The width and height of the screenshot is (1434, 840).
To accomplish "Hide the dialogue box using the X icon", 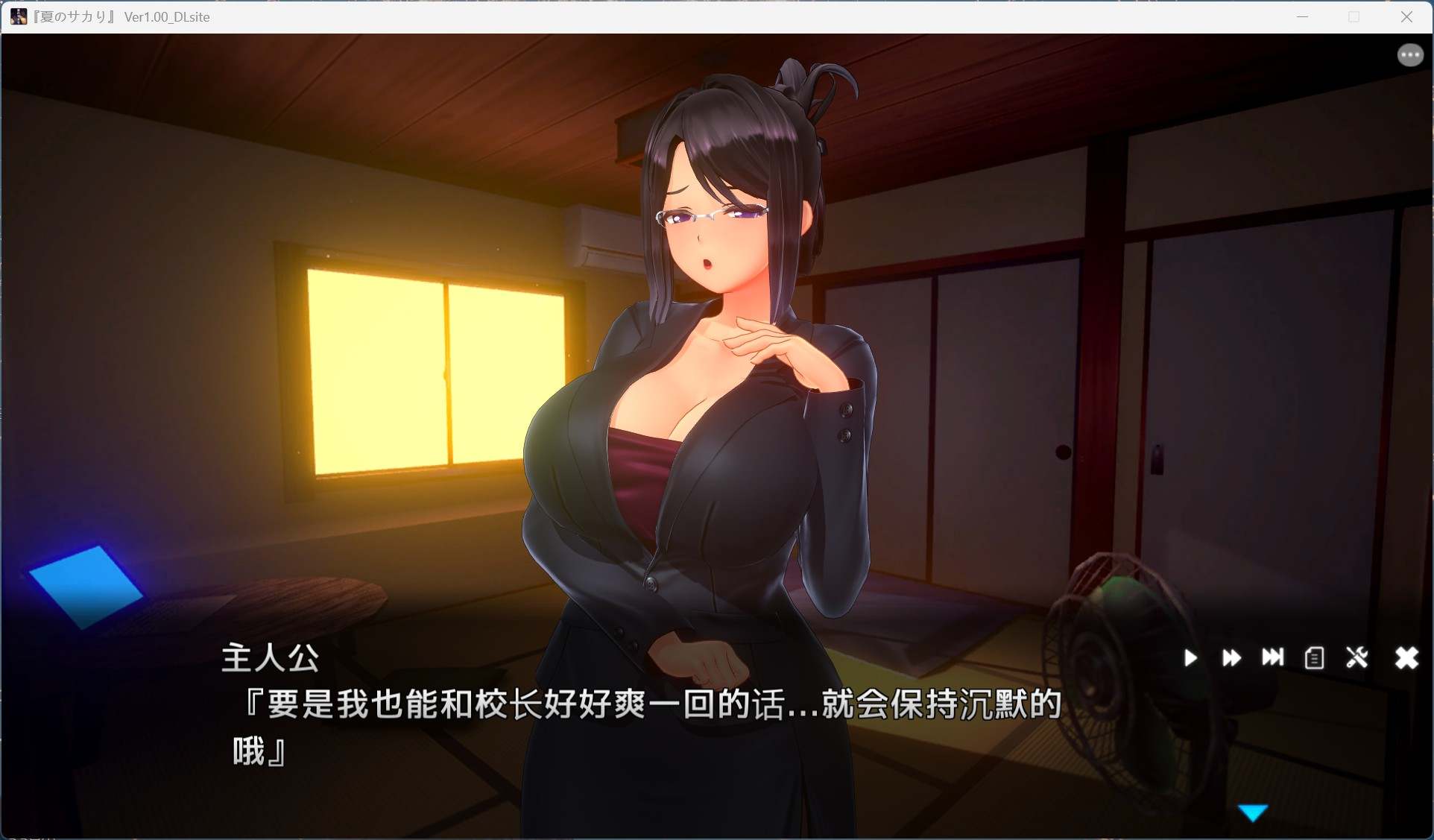I will coord(1406,658).
